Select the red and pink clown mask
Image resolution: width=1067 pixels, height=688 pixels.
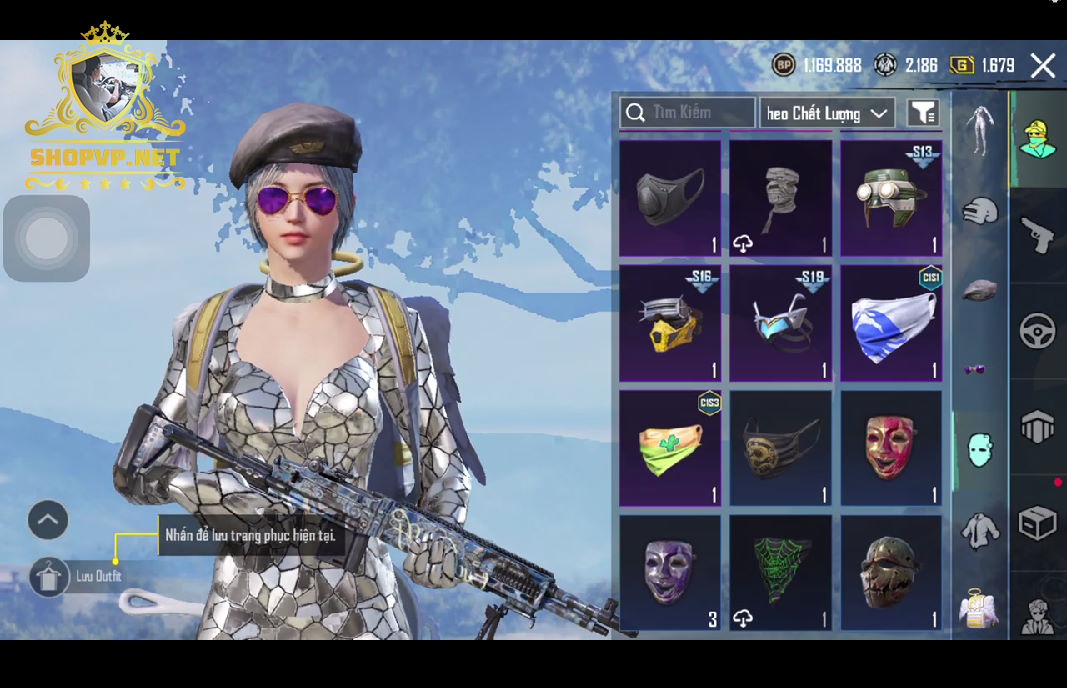coord(890,447)
